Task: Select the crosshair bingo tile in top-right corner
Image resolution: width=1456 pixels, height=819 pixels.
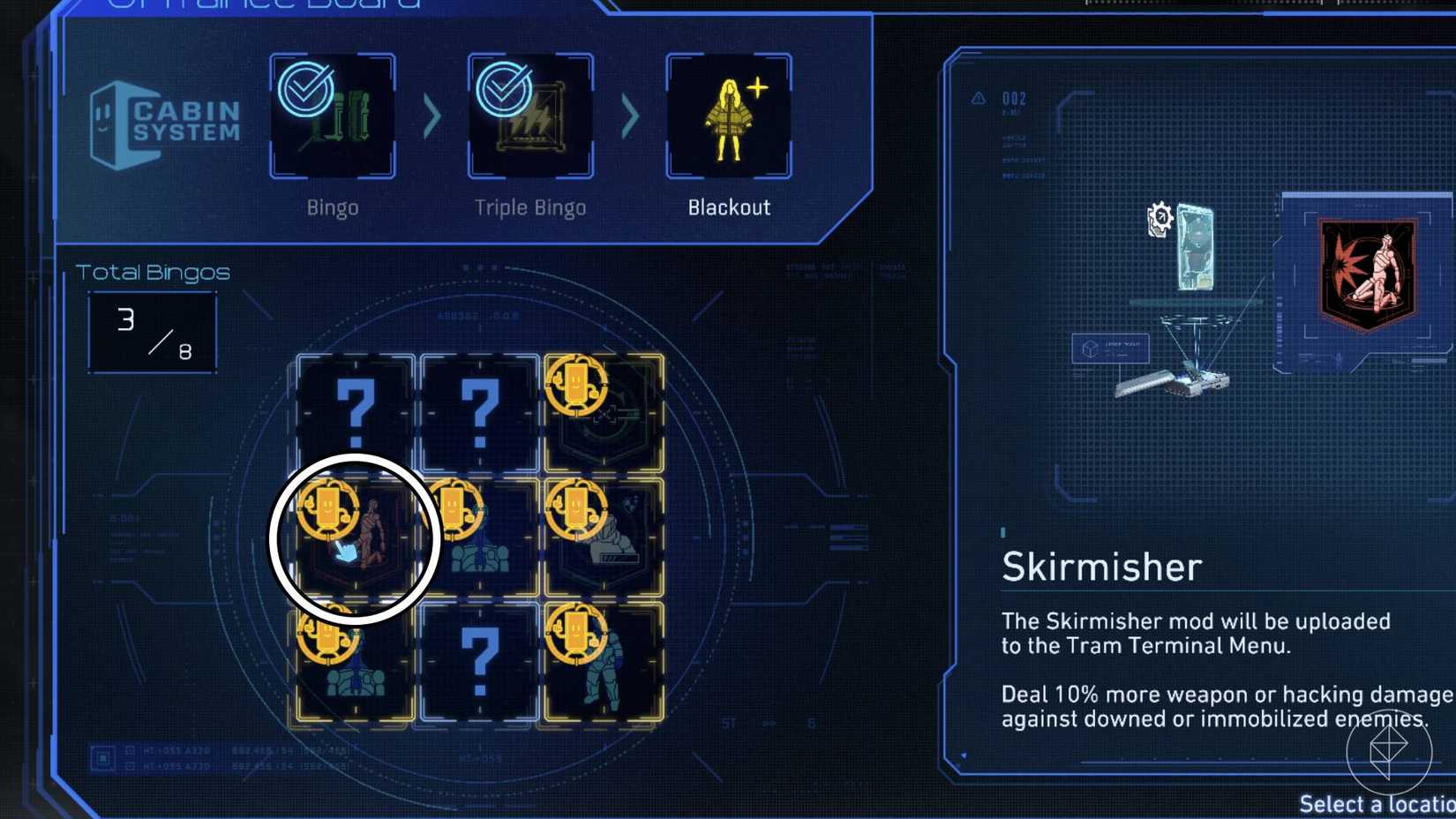Action: [x=604, y=410]
